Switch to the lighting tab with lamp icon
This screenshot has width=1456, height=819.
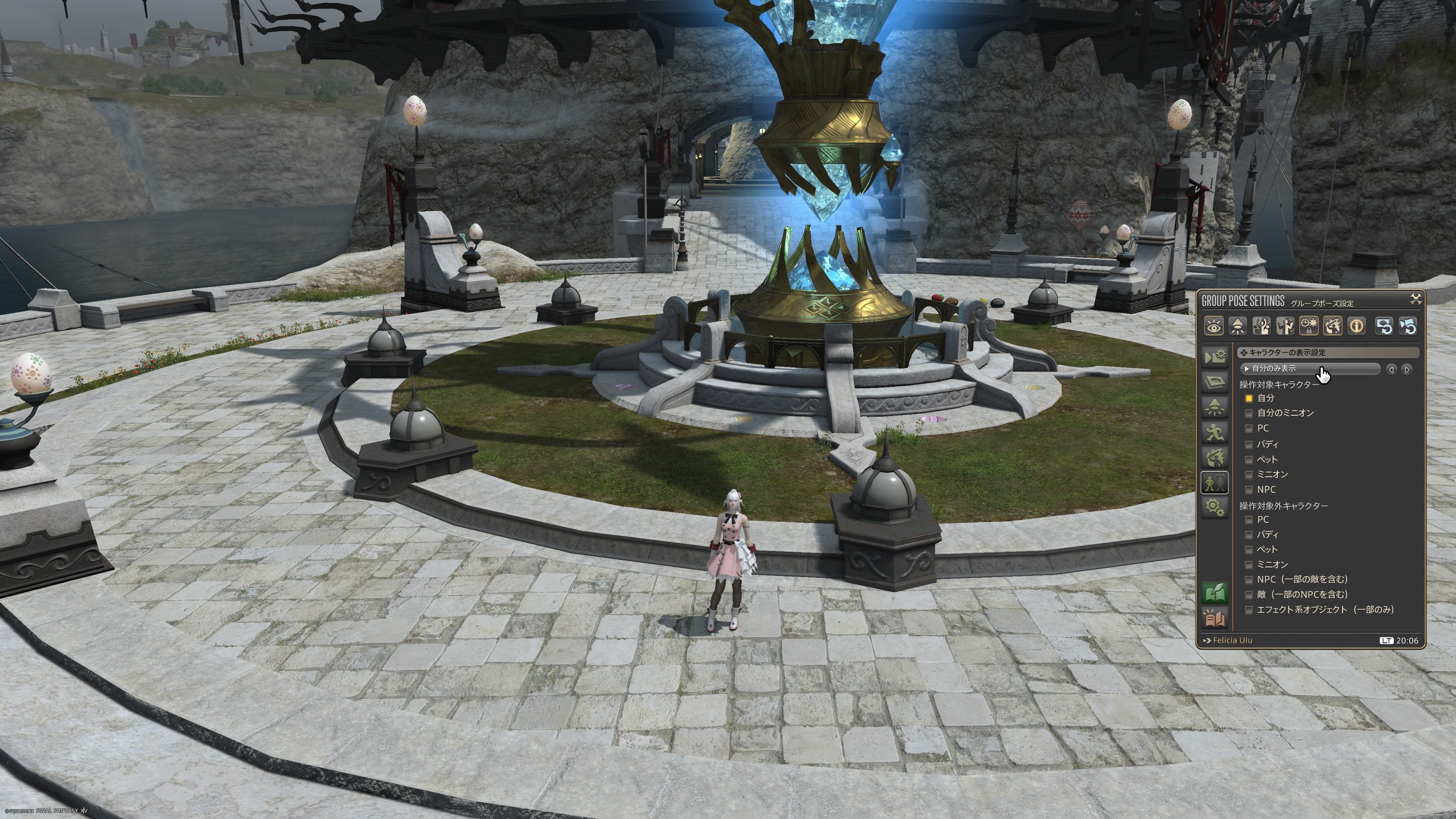[1214, 407]
